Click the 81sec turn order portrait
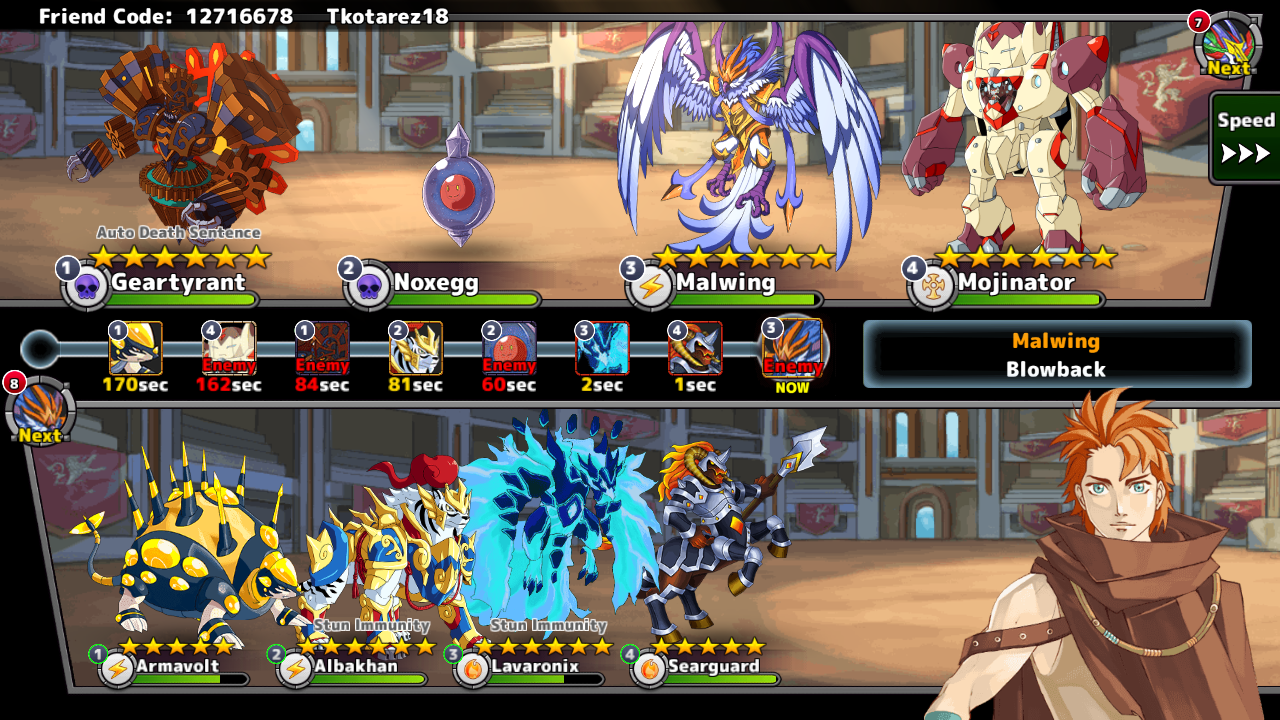The width and height of the screenshot is (1280, 720). point(415,348)
